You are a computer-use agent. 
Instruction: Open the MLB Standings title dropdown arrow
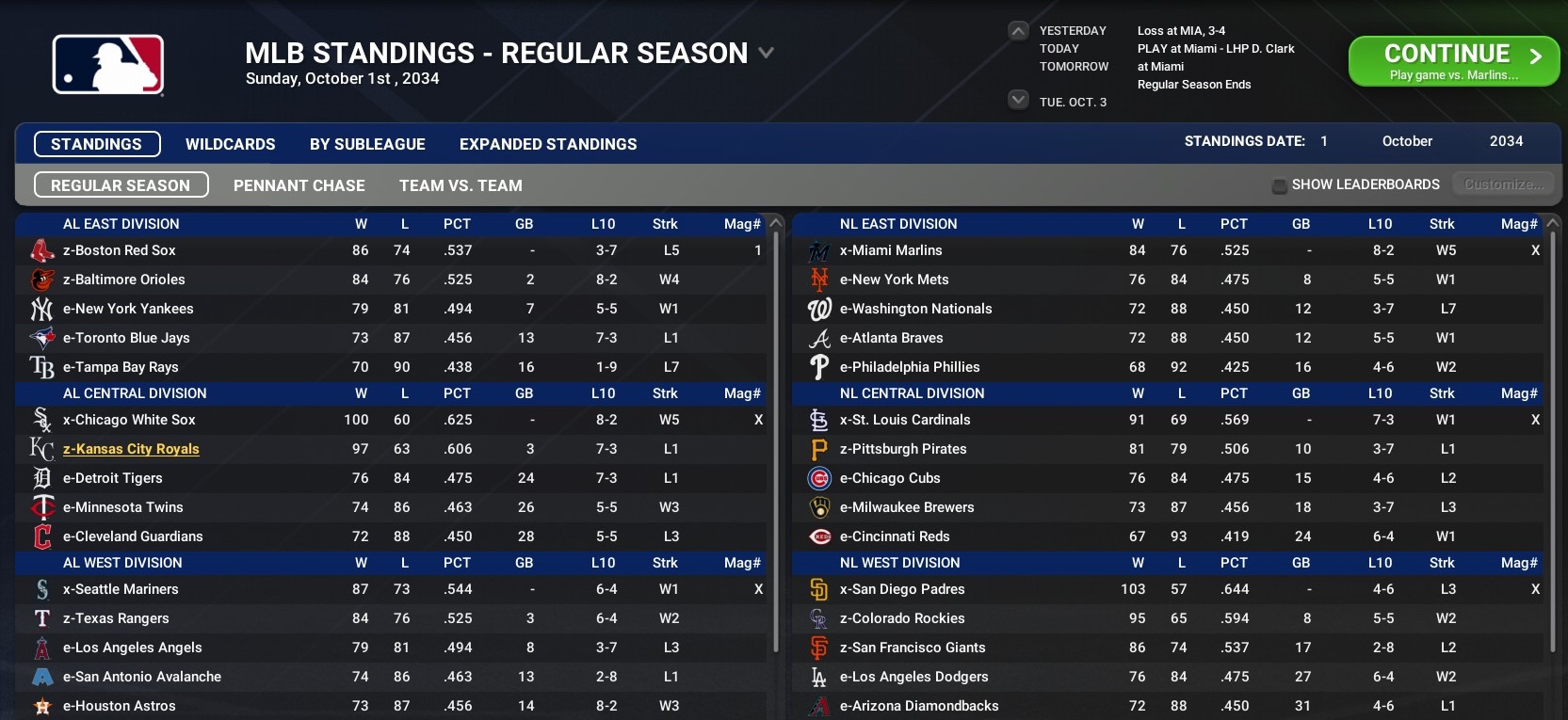(x=765, y=54)
